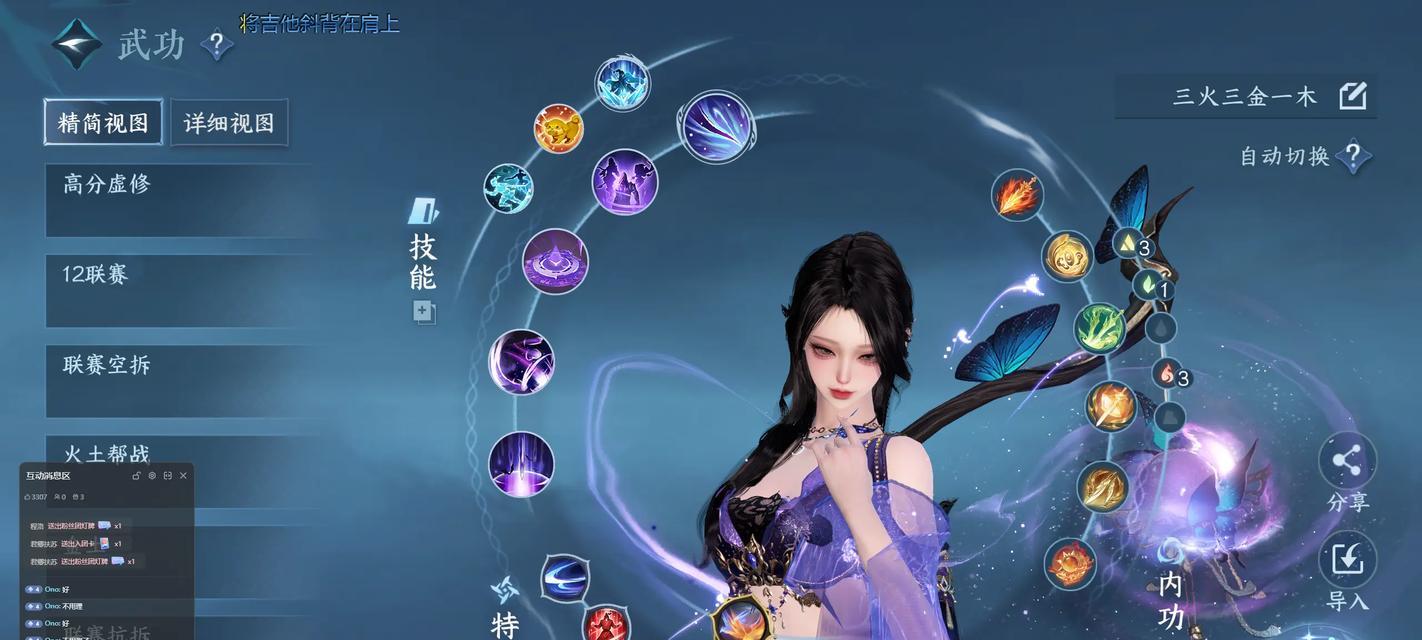The height and width of the screenshot is (640, 1422).
Task: Open the 分享 share button
Action: (x=1347, y=462)
